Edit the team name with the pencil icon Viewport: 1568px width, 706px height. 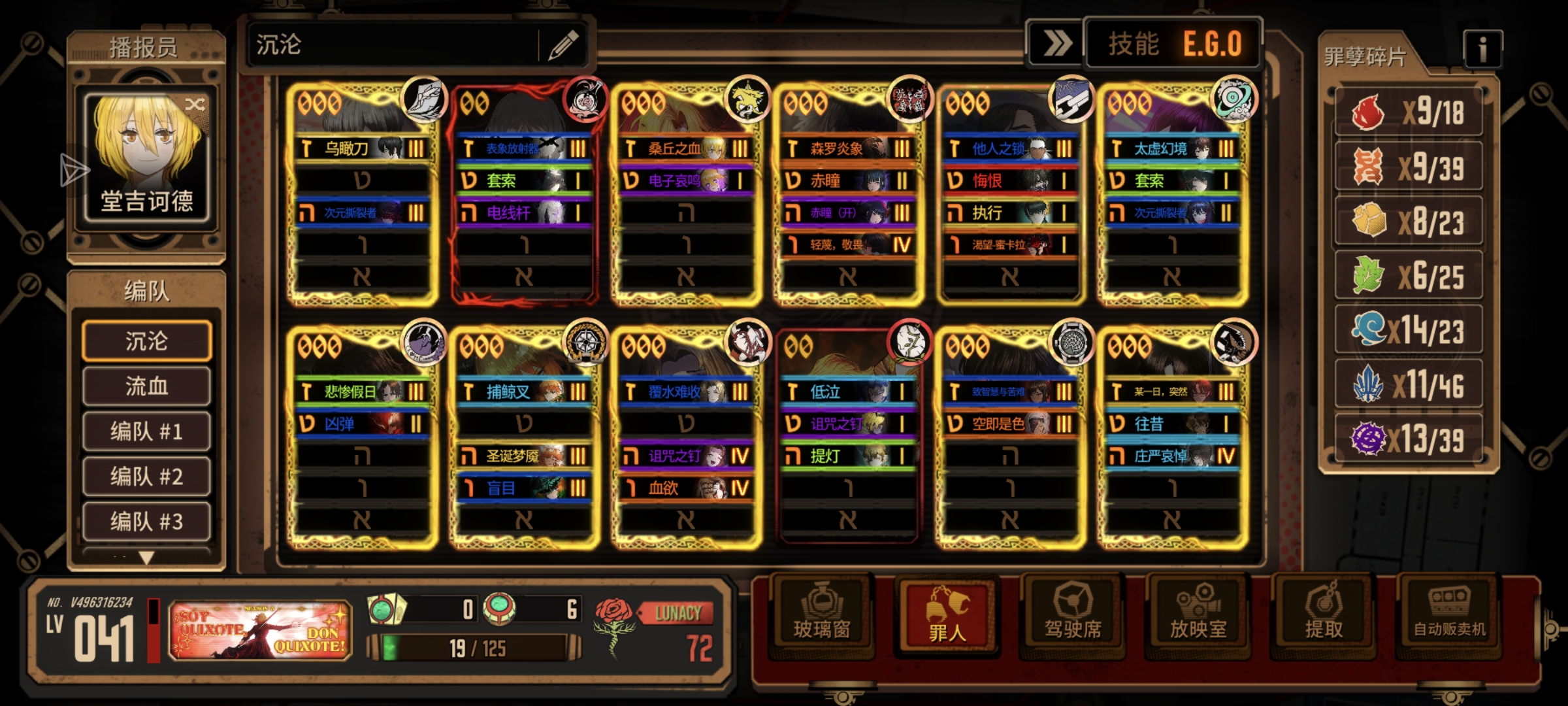(563, 45)
